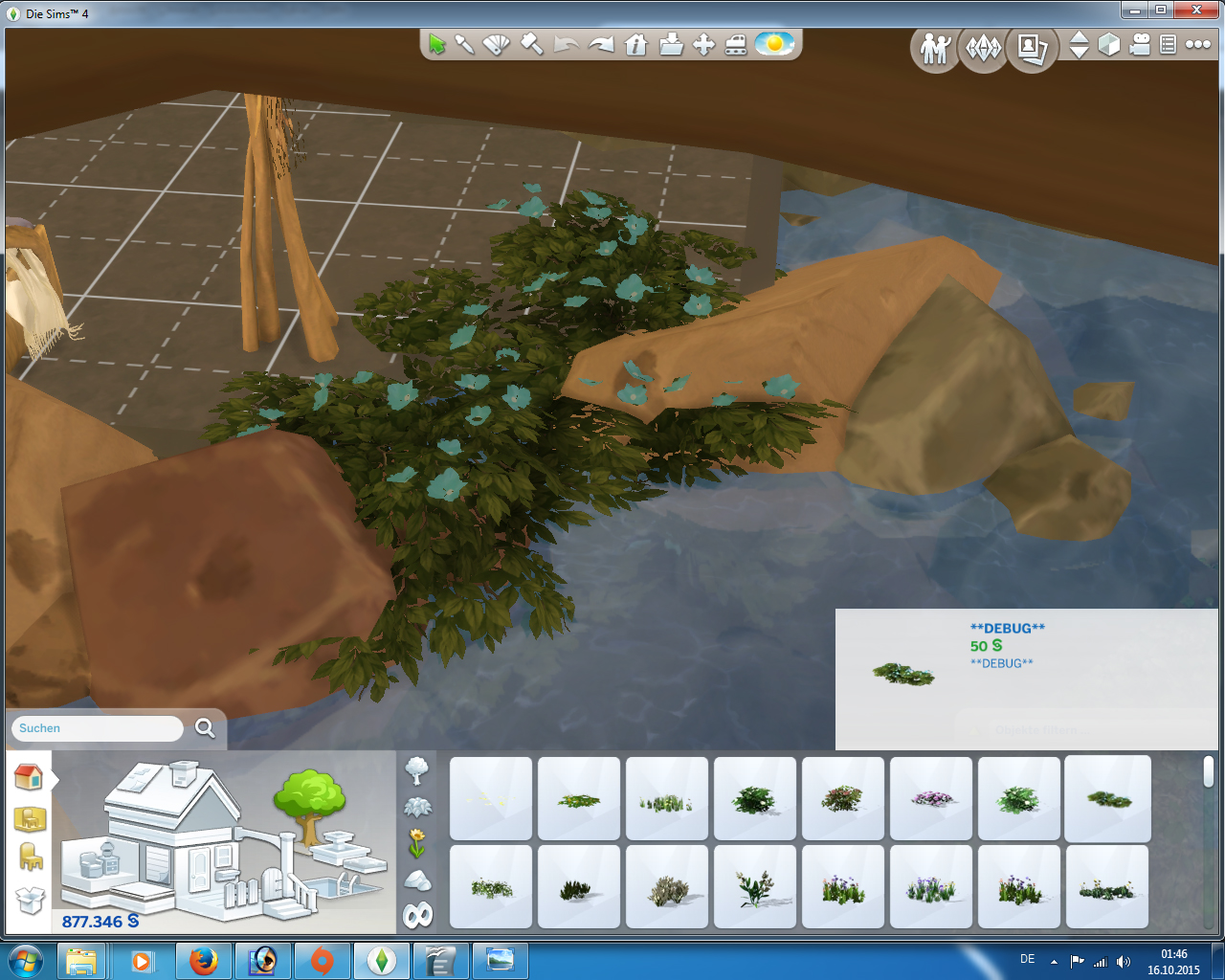Expand more options with the three-dots icon
Image resolution: width=1225 pixels, height=980 pixels.
pyautogui.click(x=1196, y=44)
